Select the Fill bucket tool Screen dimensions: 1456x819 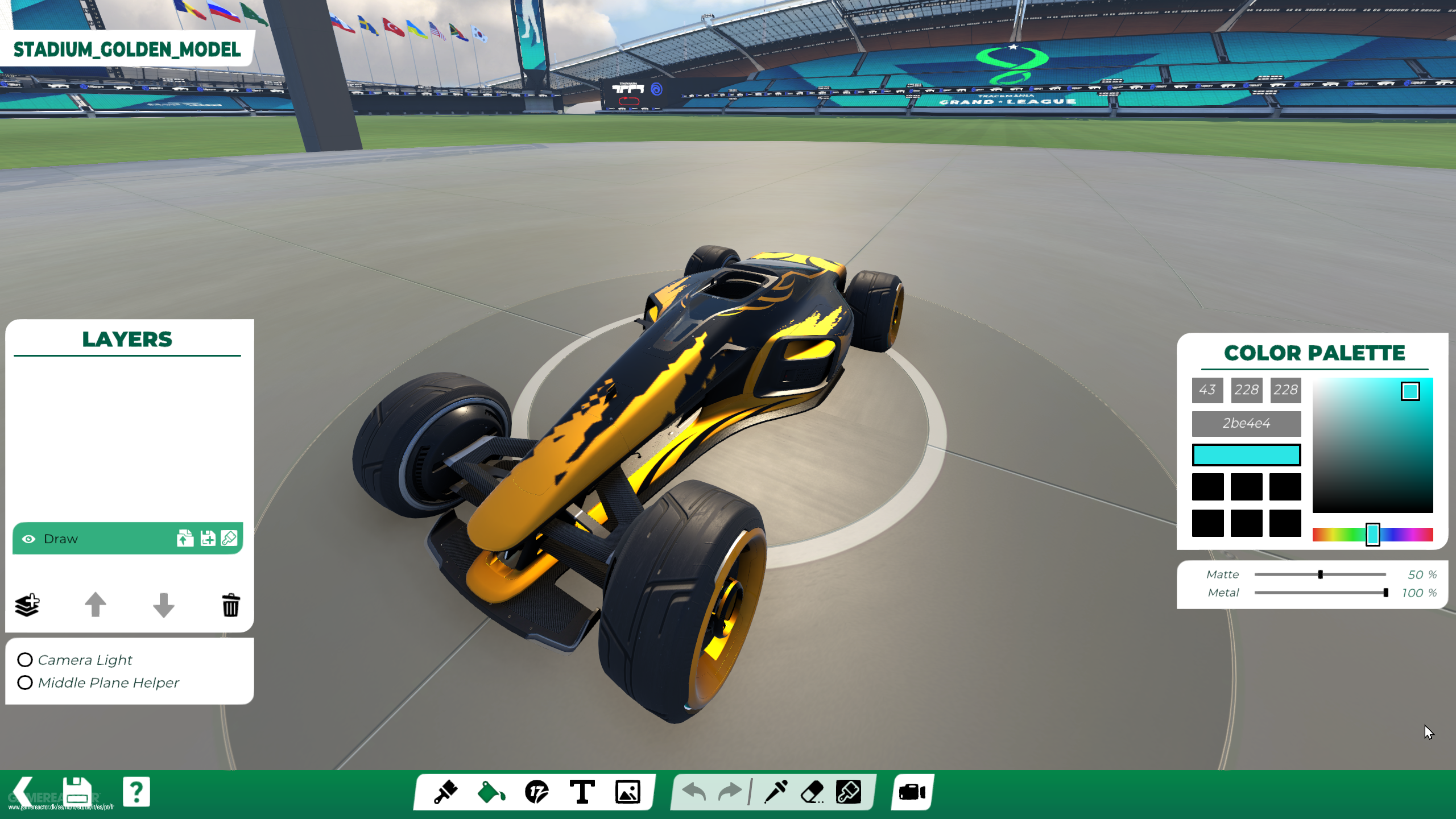coord(491,791)
